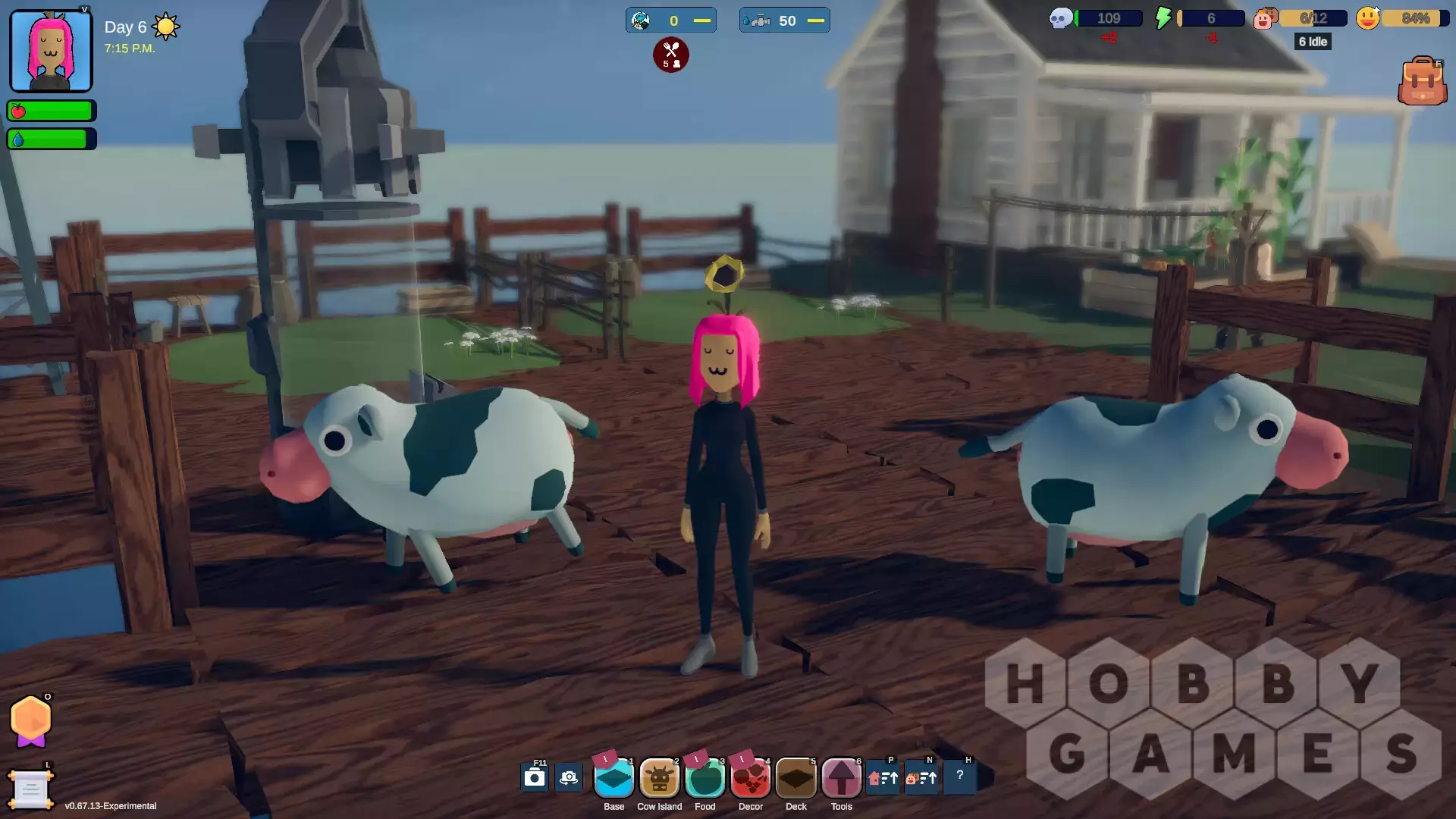Open the Base build category

(x=613, y=778)
